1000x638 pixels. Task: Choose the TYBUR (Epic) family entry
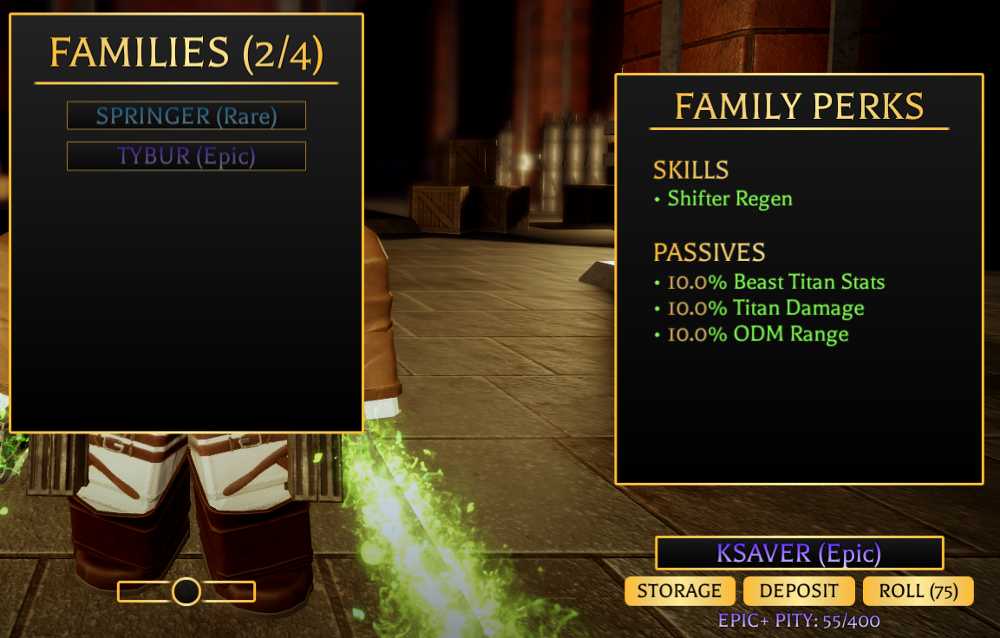point(186,156)
